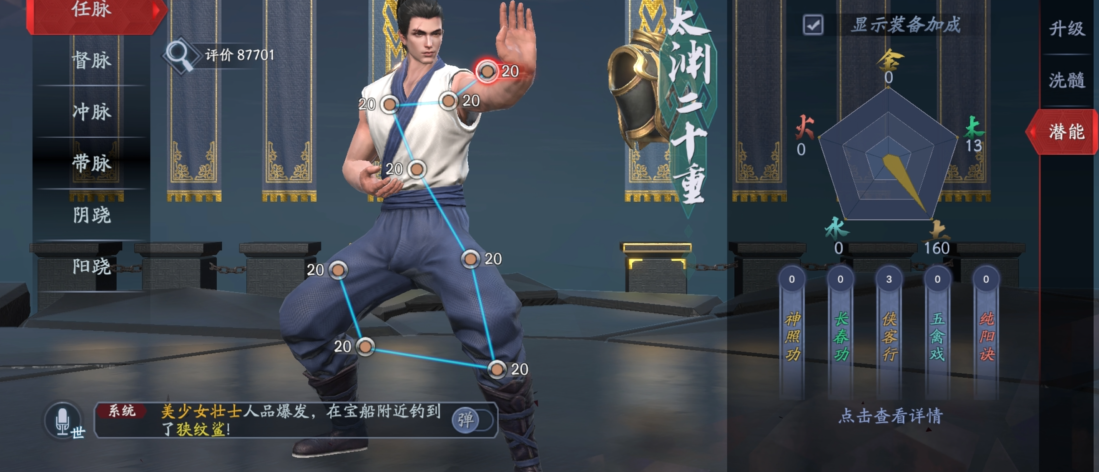This screenshot has width=1099, height=472.
Task: Switch to the 督脉 meridian tab
Action: pyautogui.click(x=92, y=60)
